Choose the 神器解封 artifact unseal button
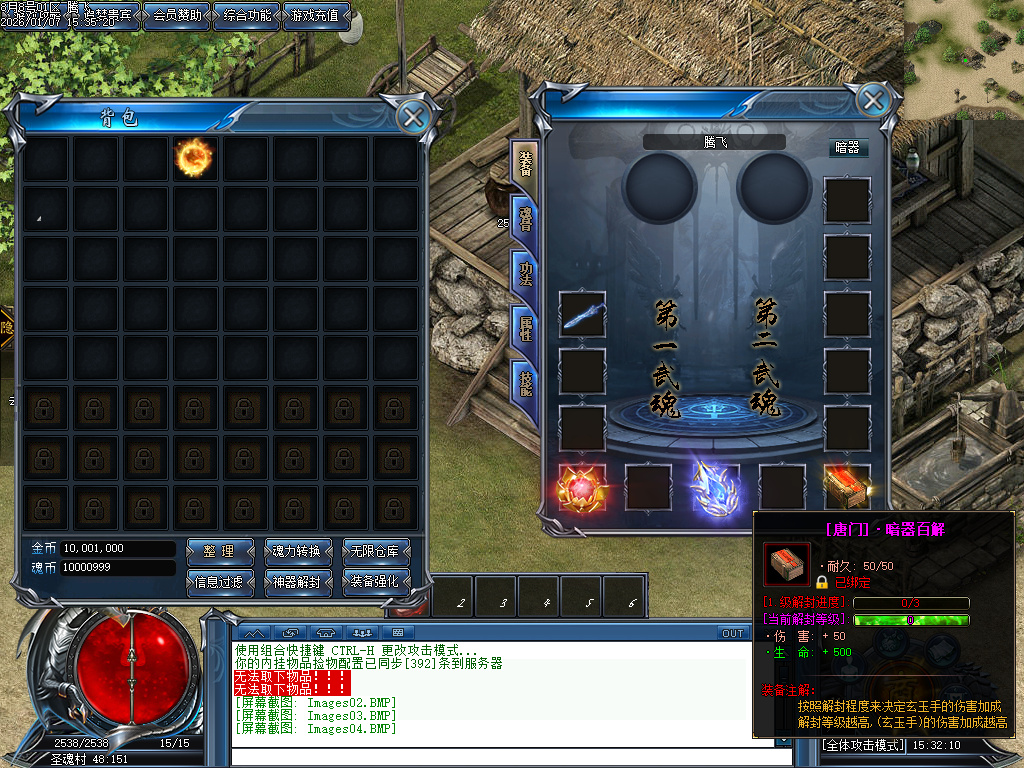Image resolution: width=1024 pixels, height=768 pixels. (297, 581)
